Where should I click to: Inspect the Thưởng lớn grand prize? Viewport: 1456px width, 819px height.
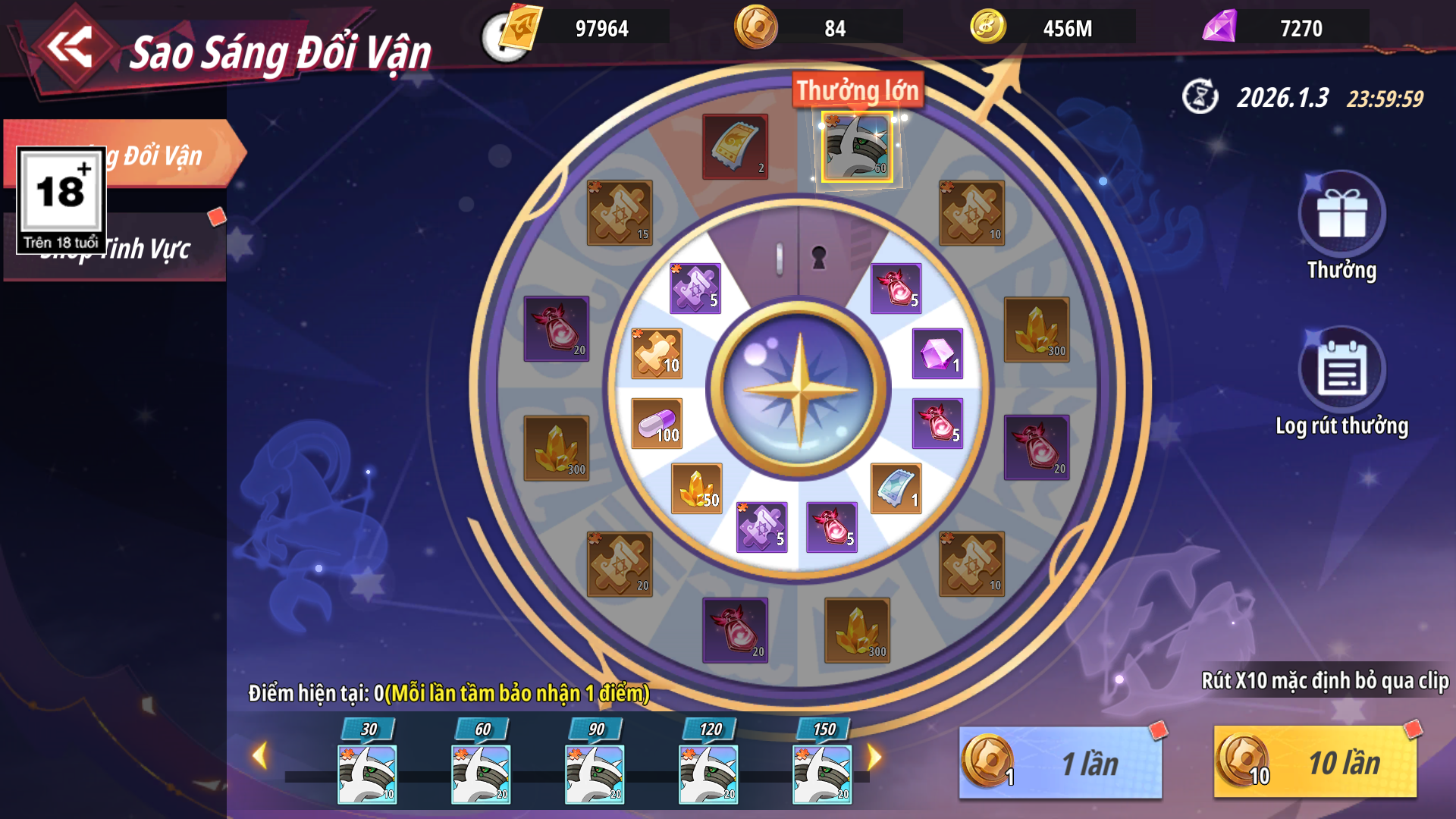(x=857, y=147)
